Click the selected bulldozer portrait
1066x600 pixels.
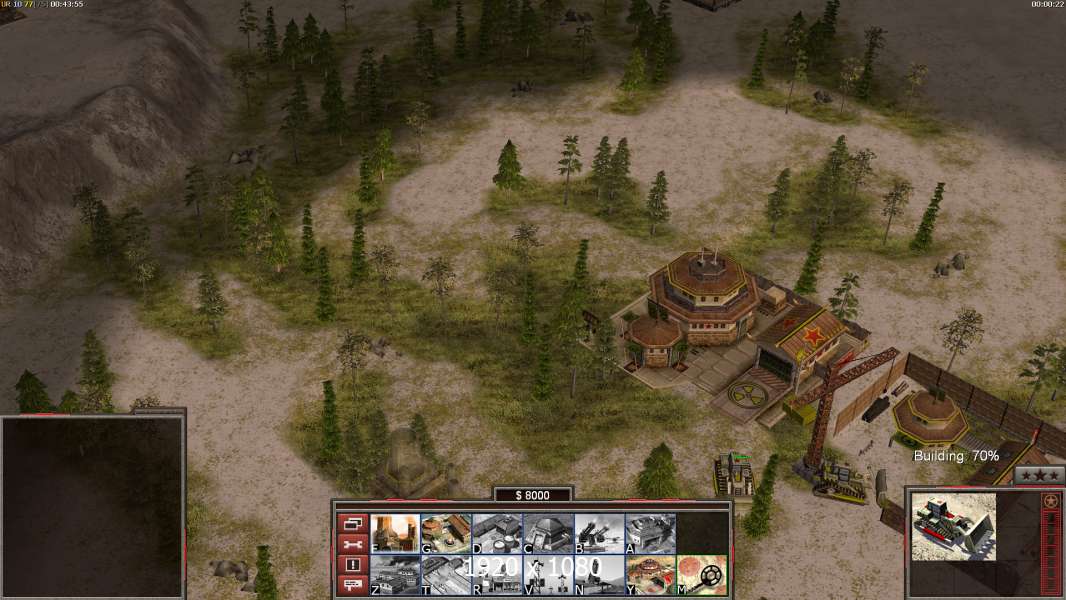pos(953,526)
